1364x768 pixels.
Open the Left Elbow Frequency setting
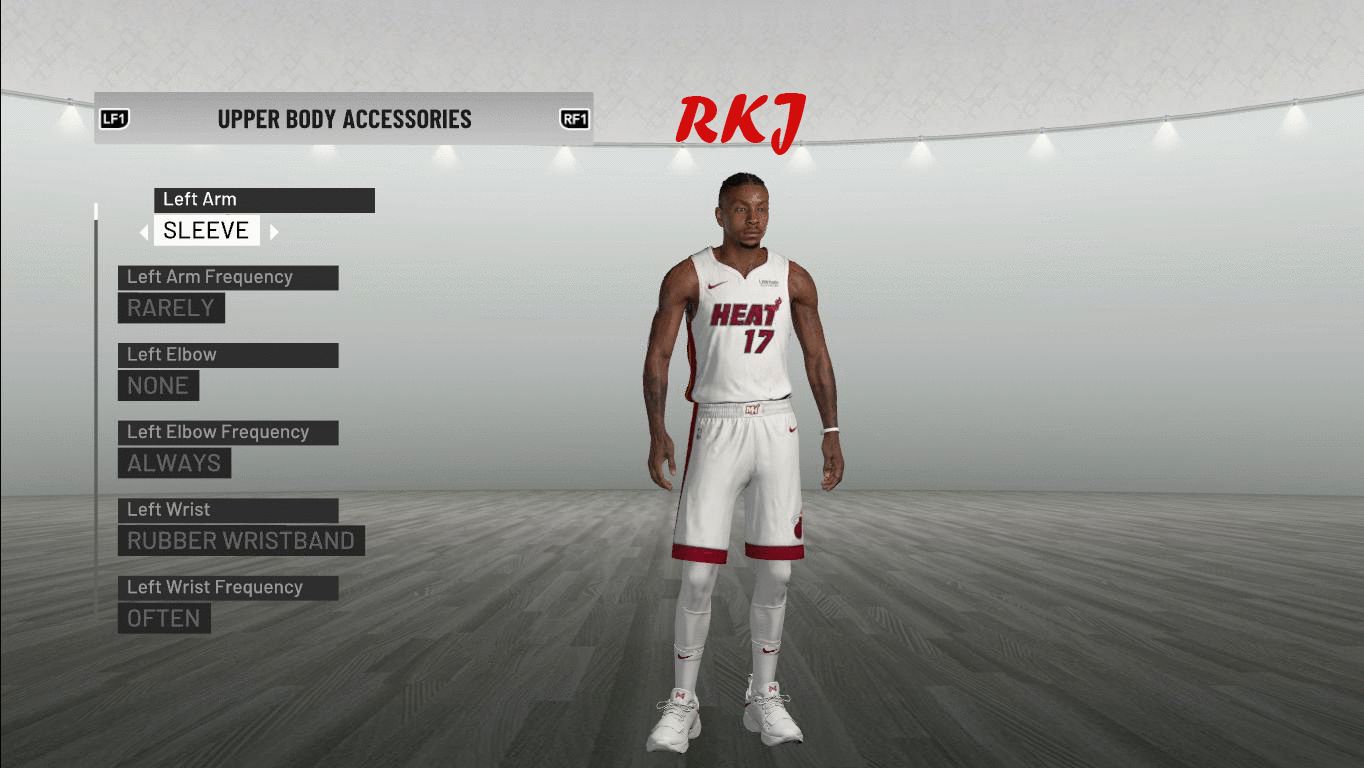pos(228,432)
